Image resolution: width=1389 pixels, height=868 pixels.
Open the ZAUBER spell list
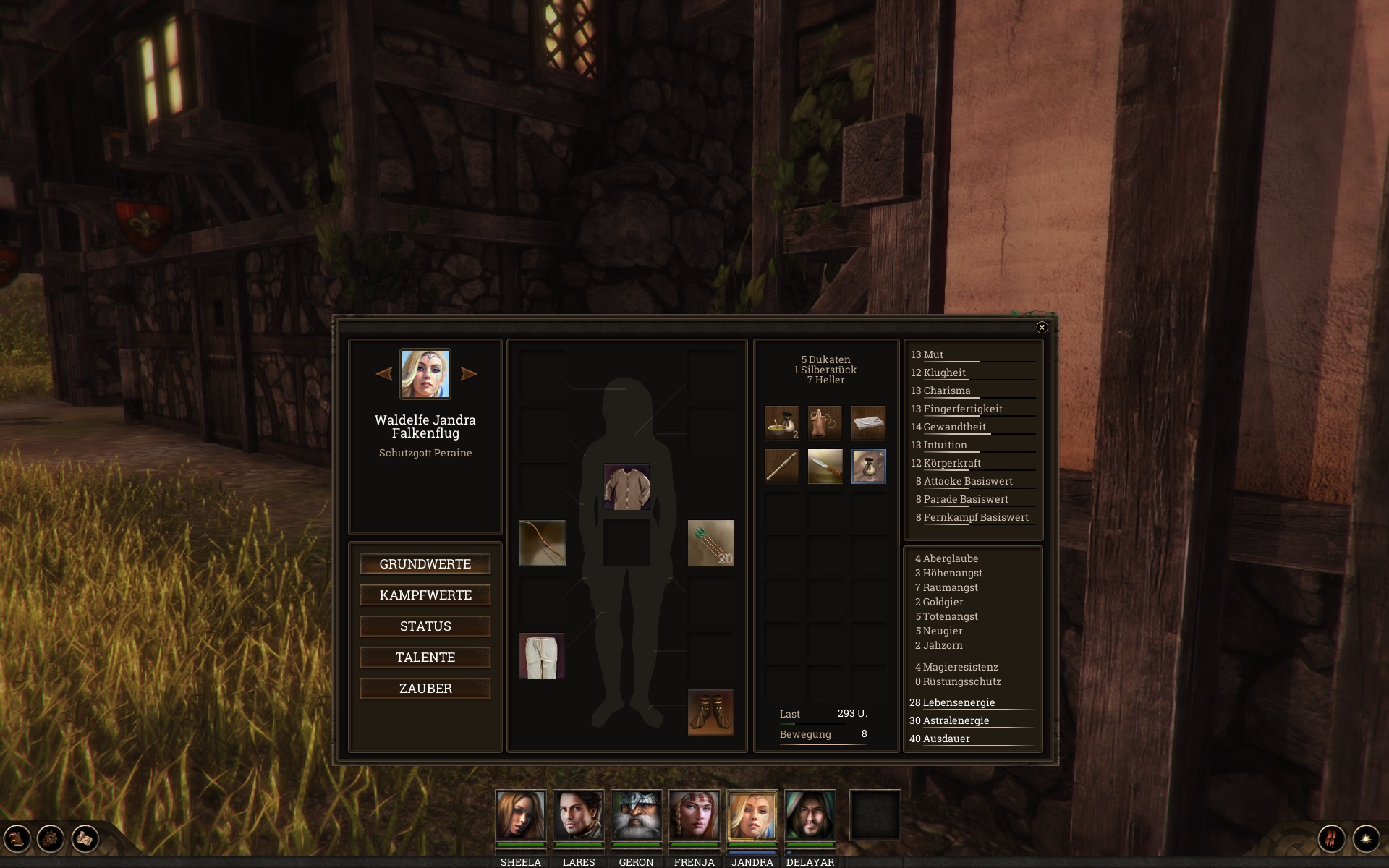point(425,689)
